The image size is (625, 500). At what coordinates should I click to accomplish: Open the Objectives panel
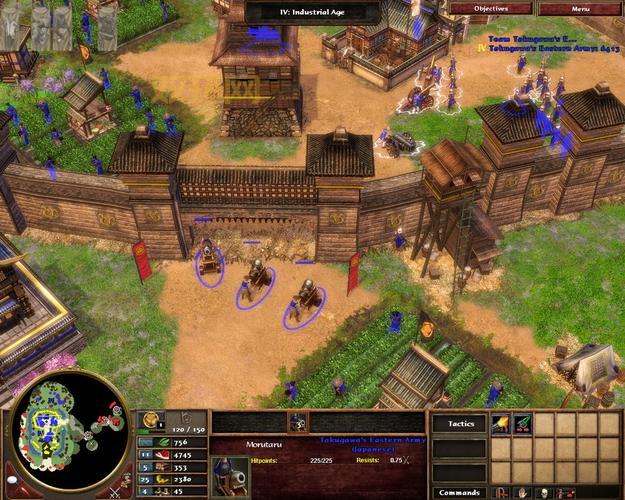pyautogui.click(x=490, y=8)
